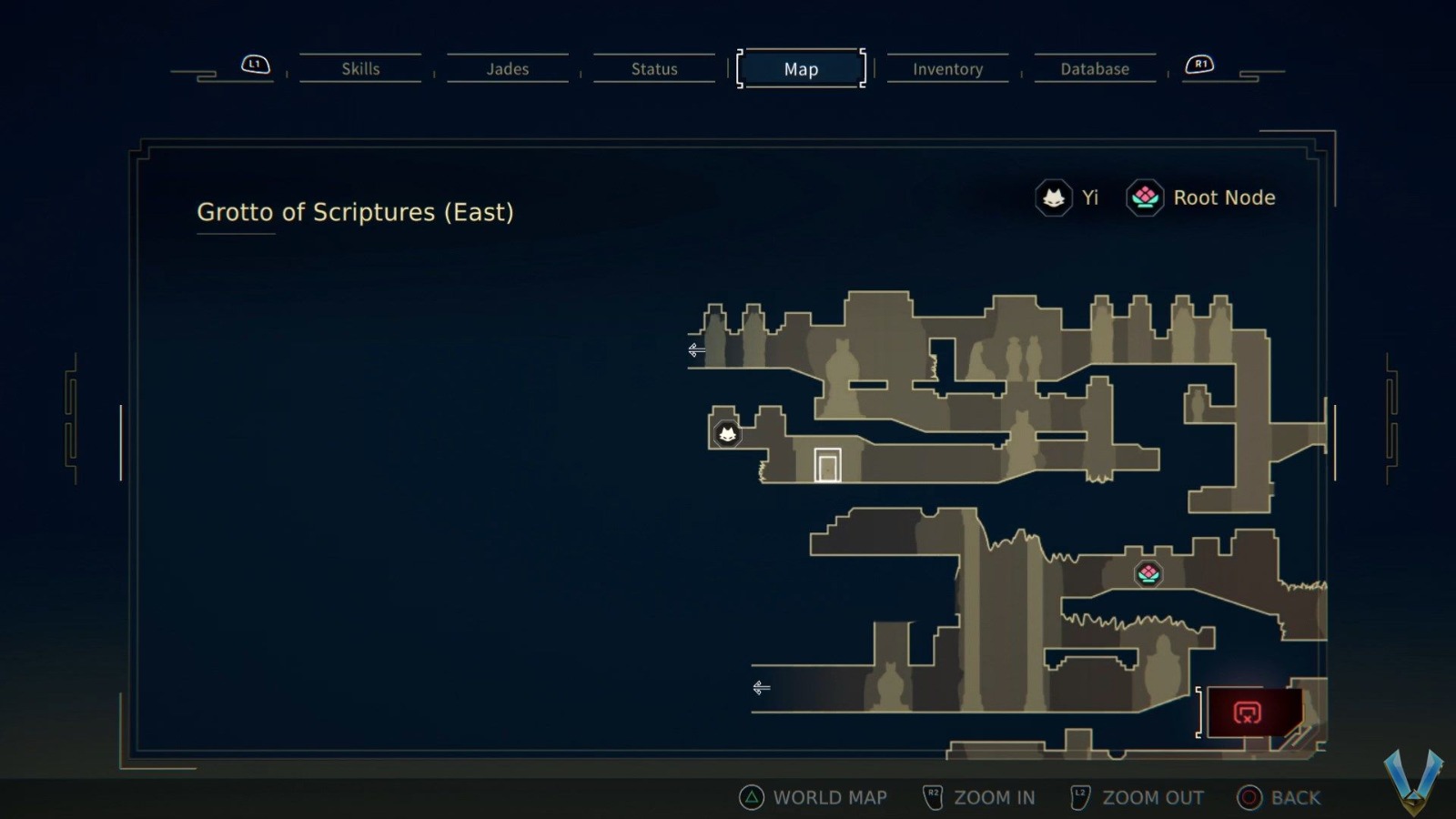Click the L2 icon beside Zoom Out
Image resolution: width=1456 pixels, height=819 pixels.
coord(1080,795)
